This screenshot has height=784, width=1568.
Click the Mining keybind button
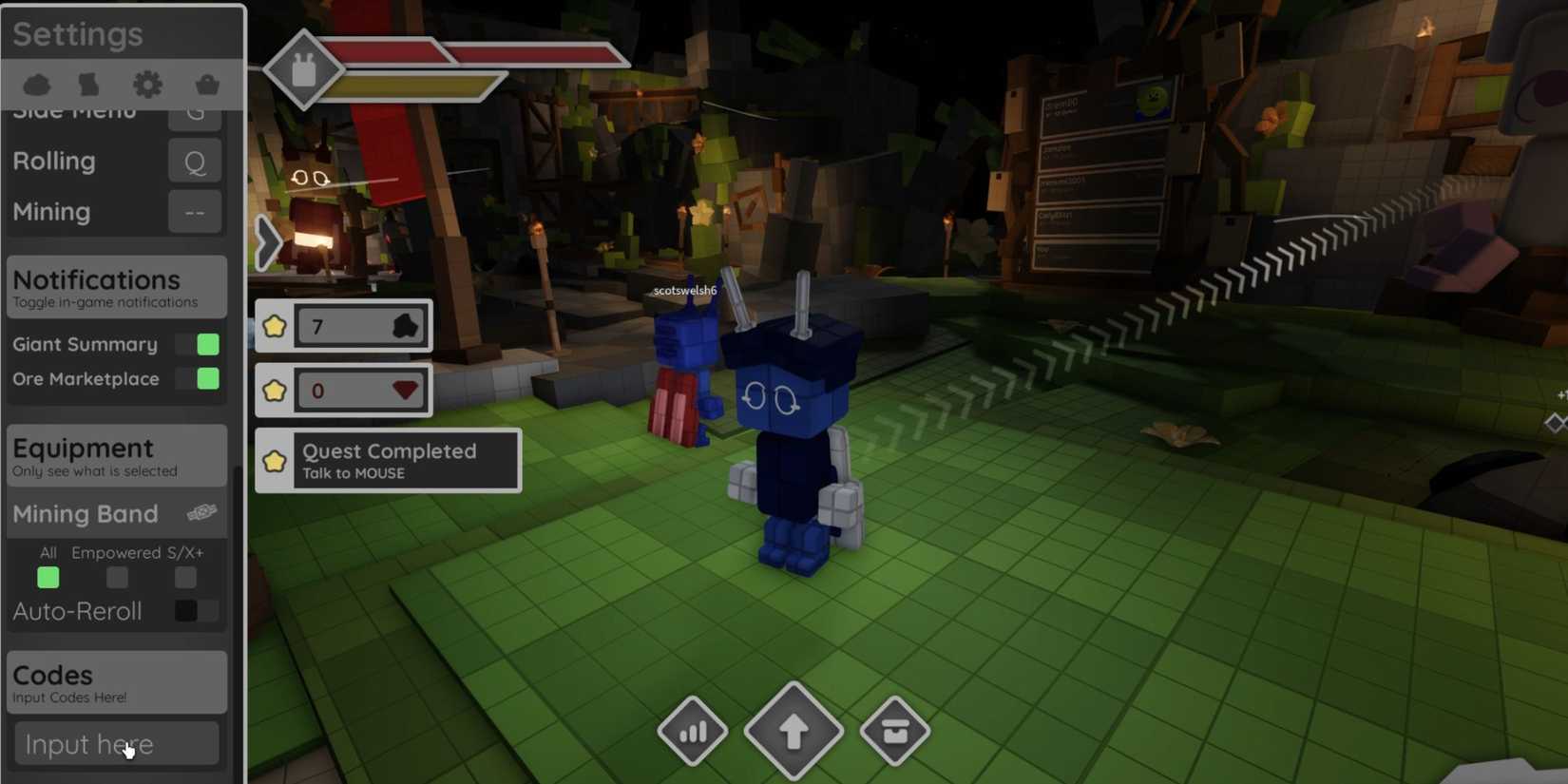point(194,211)
